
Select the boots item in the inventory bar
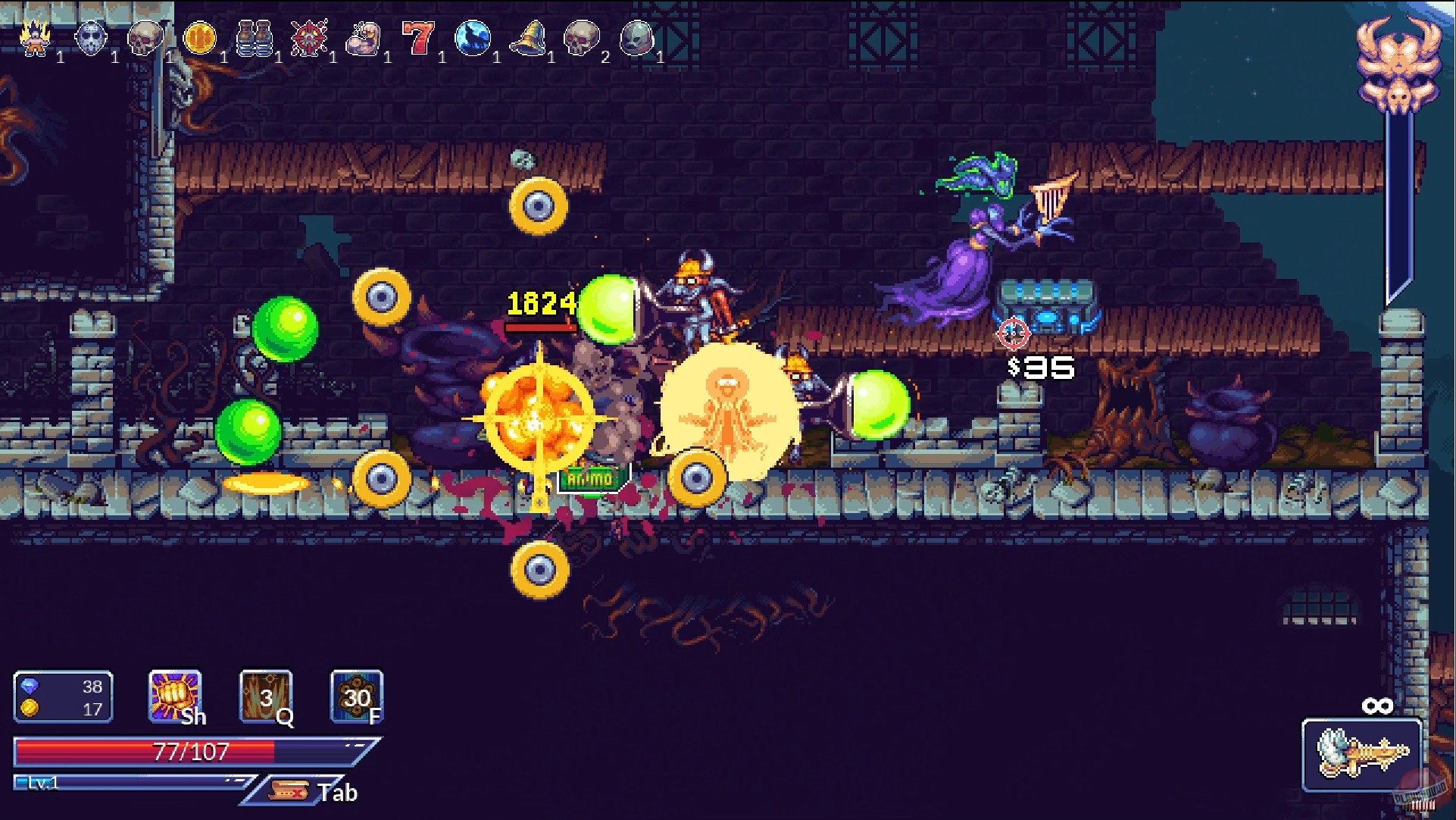(256, 38)
